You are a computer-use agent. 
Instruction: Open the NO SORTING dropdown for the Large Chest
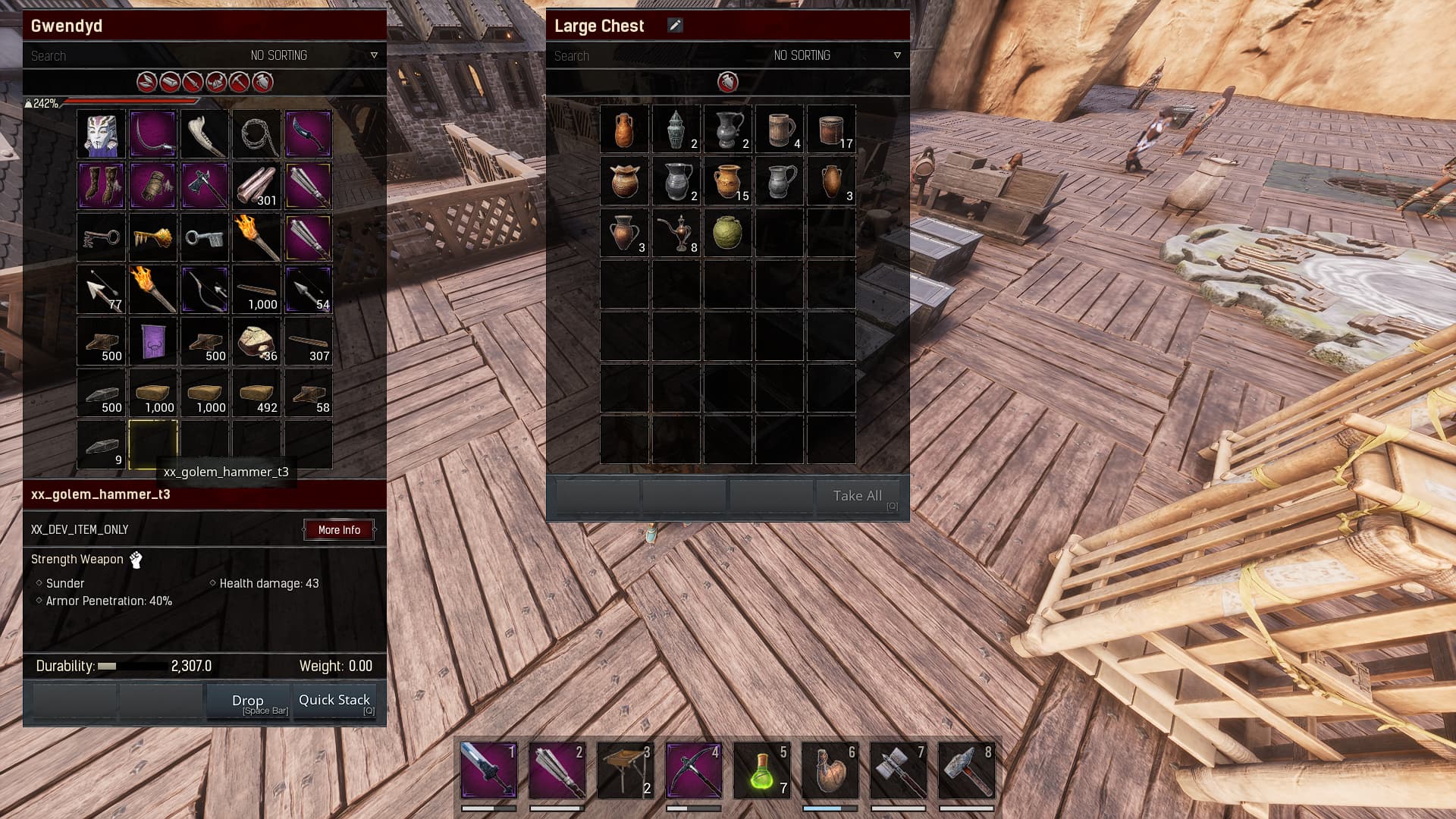click(x=802, y=55)
